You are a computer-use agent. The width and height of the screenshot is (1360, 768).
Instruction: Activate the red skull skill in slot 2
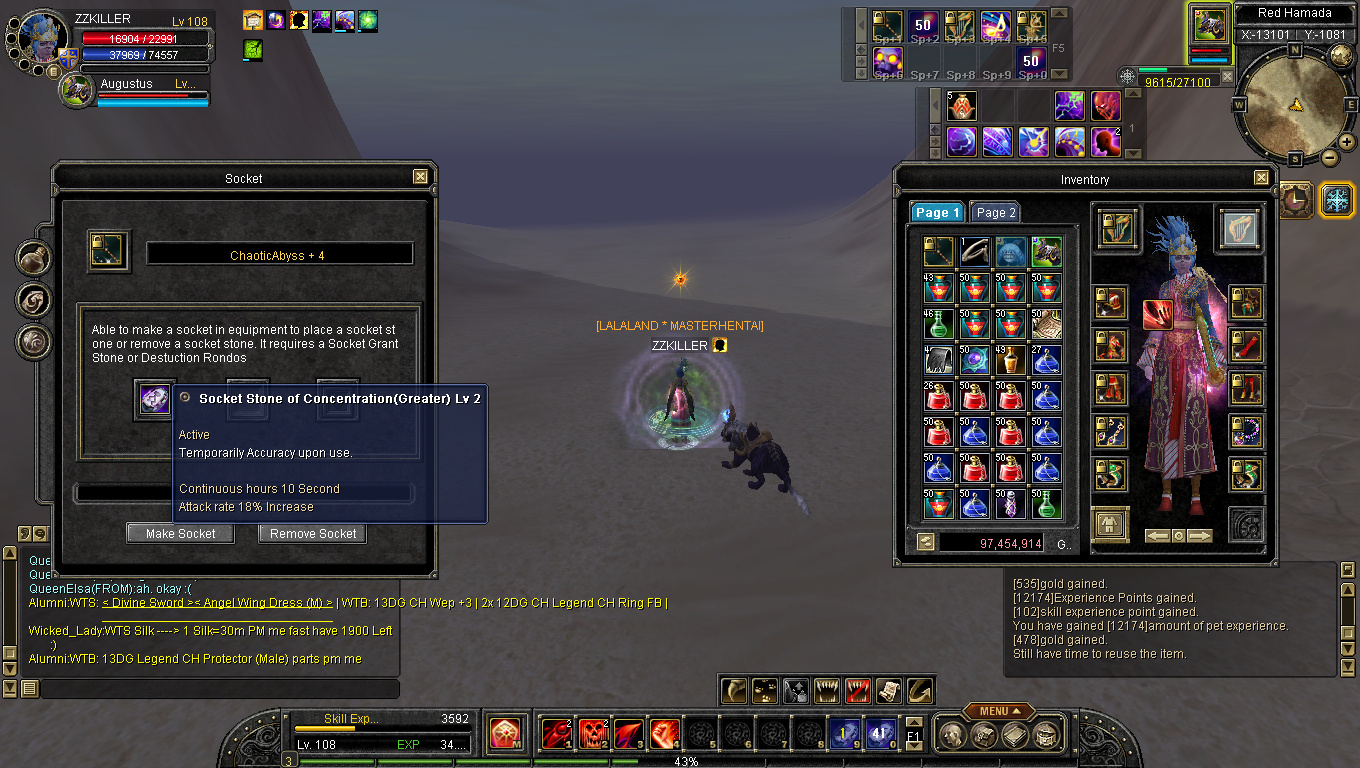point(593,734)
